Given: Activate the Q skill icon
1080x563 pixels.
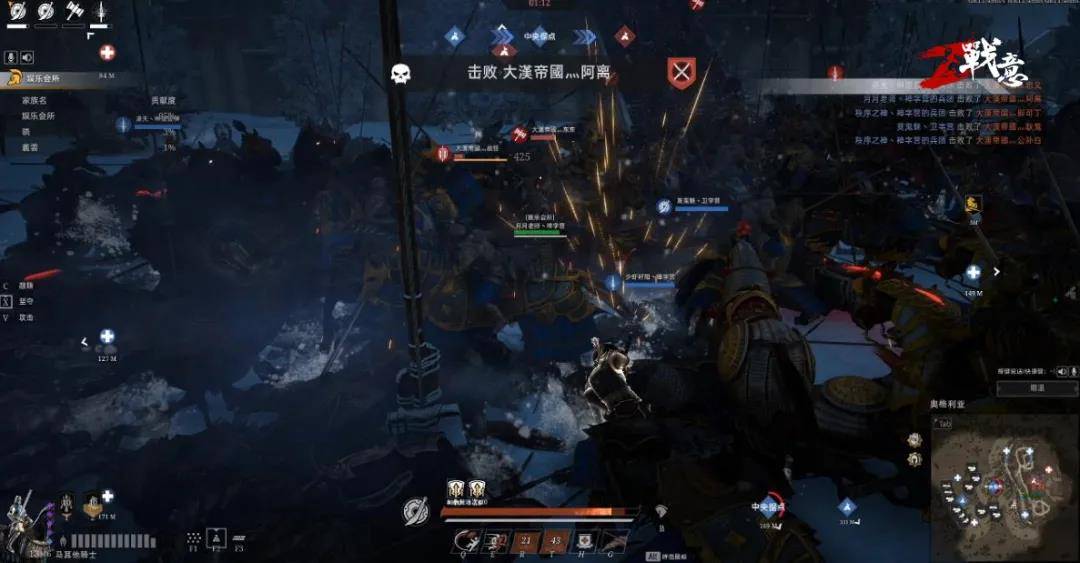Looking at the screenshot, I should (465, 541).
